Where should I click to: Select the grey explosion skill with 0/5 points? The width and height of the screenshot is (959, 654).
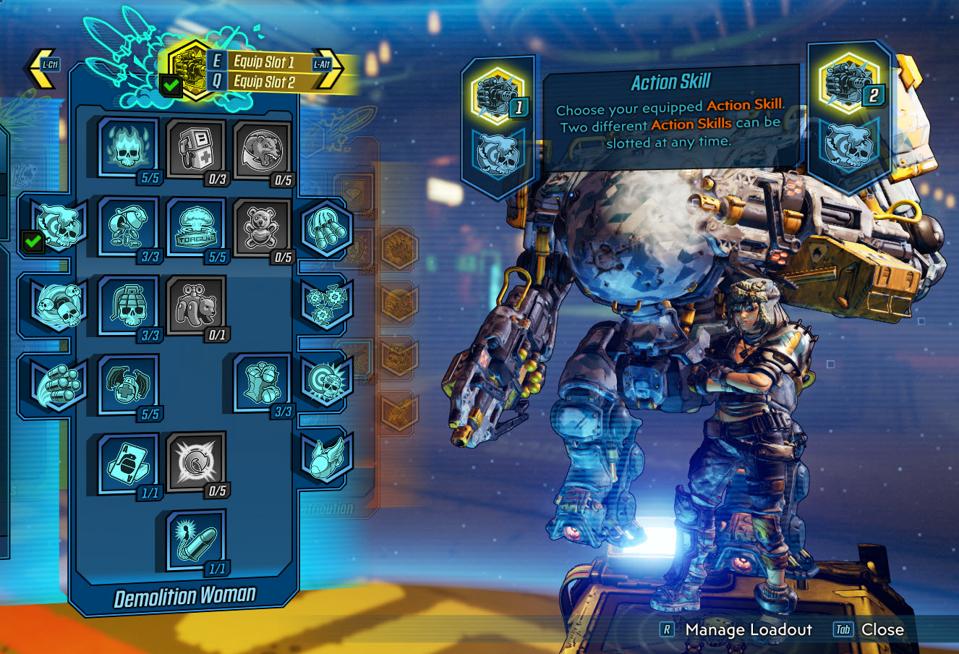tap(197, 463)
